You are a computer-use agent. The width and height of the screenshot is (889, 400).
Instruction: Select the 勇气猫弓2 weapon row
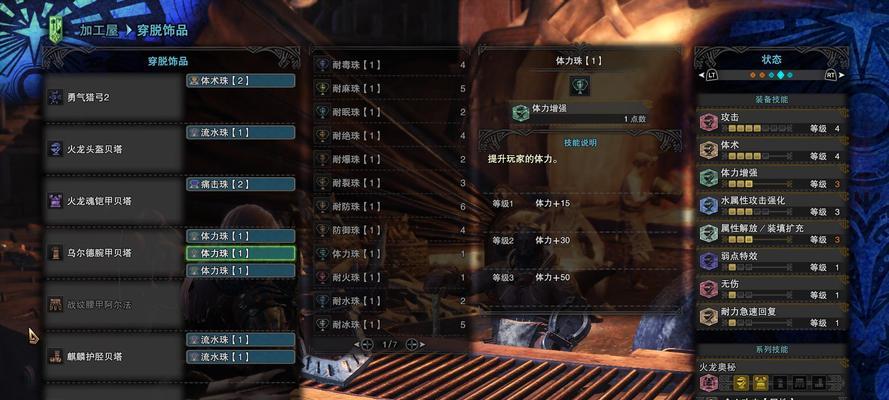pyautogui.click(x=112, y=97)
